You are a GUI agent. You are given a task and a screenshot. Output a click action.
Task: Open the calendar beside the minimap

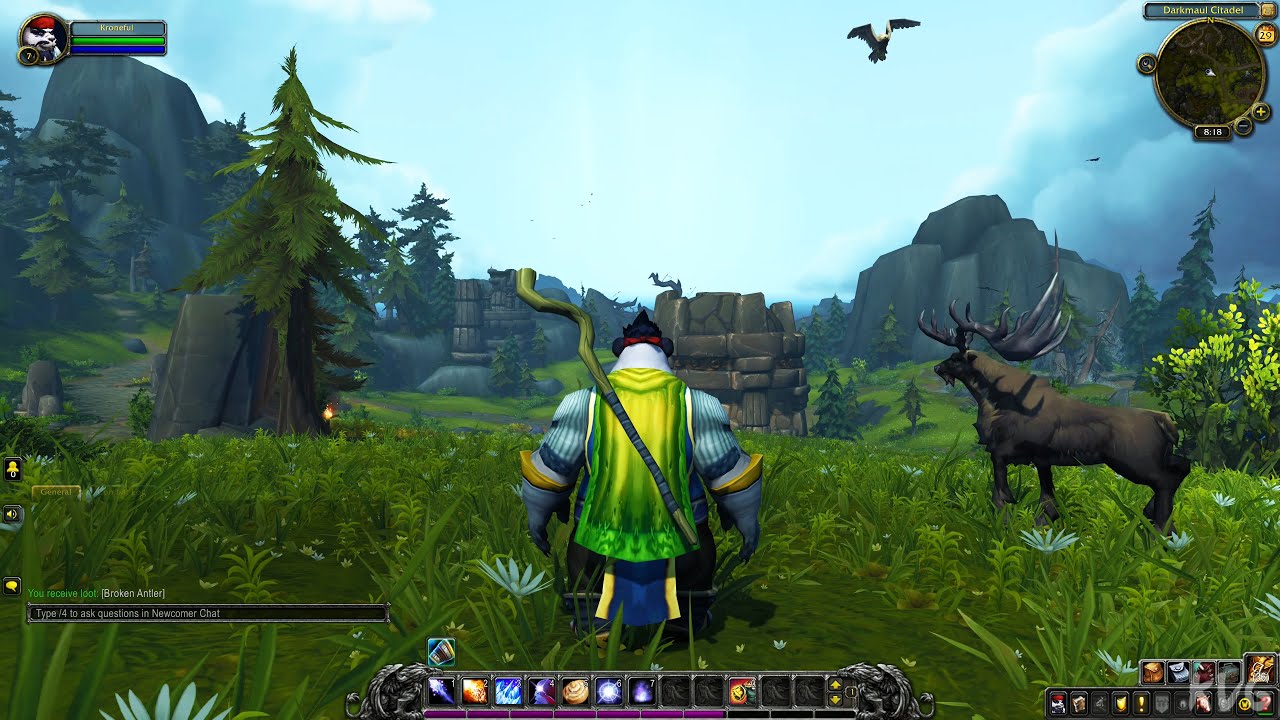point(1264,35)
